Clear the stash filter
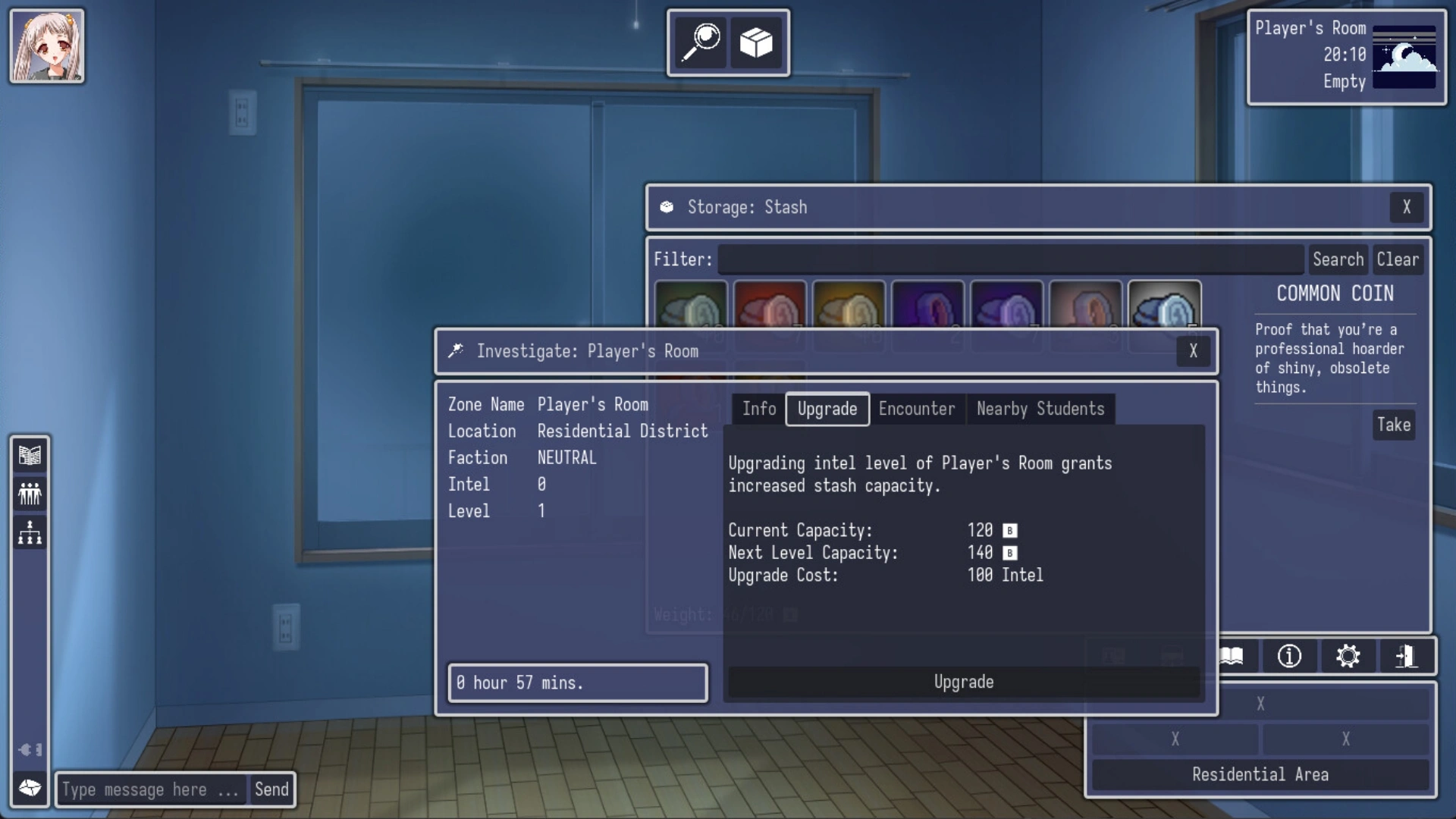 [x=1397, y=259]
